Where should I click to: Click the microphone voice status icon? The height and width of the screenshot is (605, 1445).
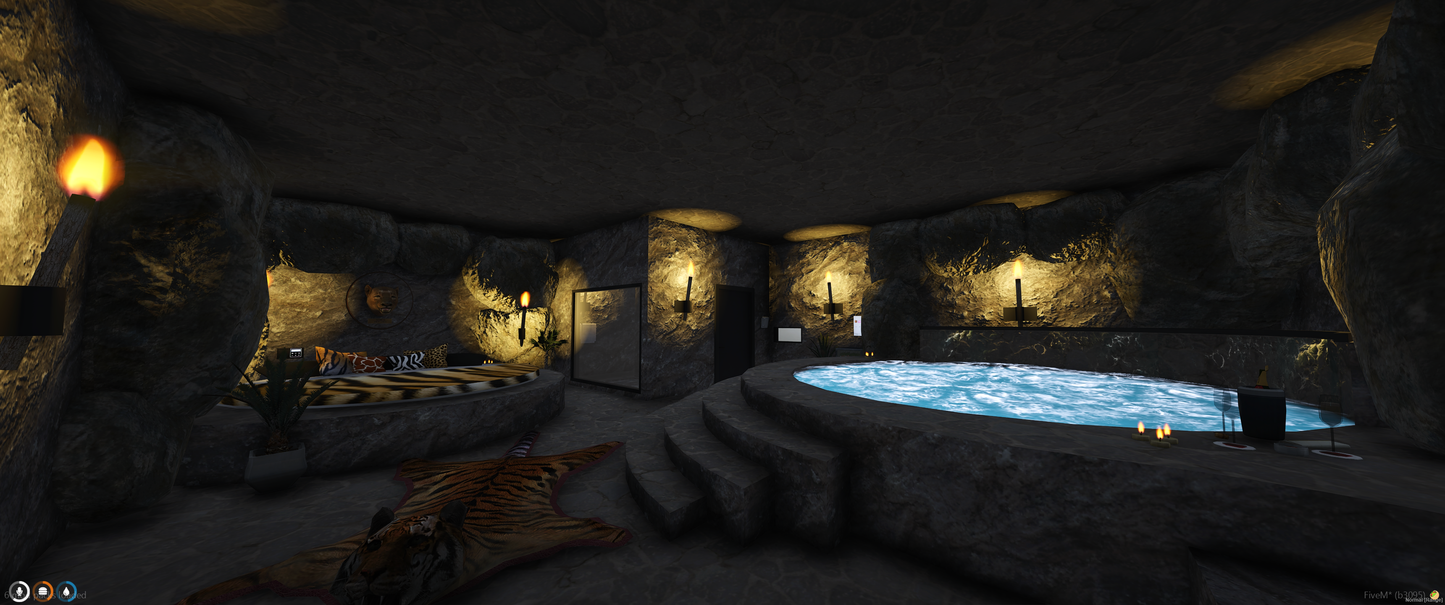[x=19, y=591]
